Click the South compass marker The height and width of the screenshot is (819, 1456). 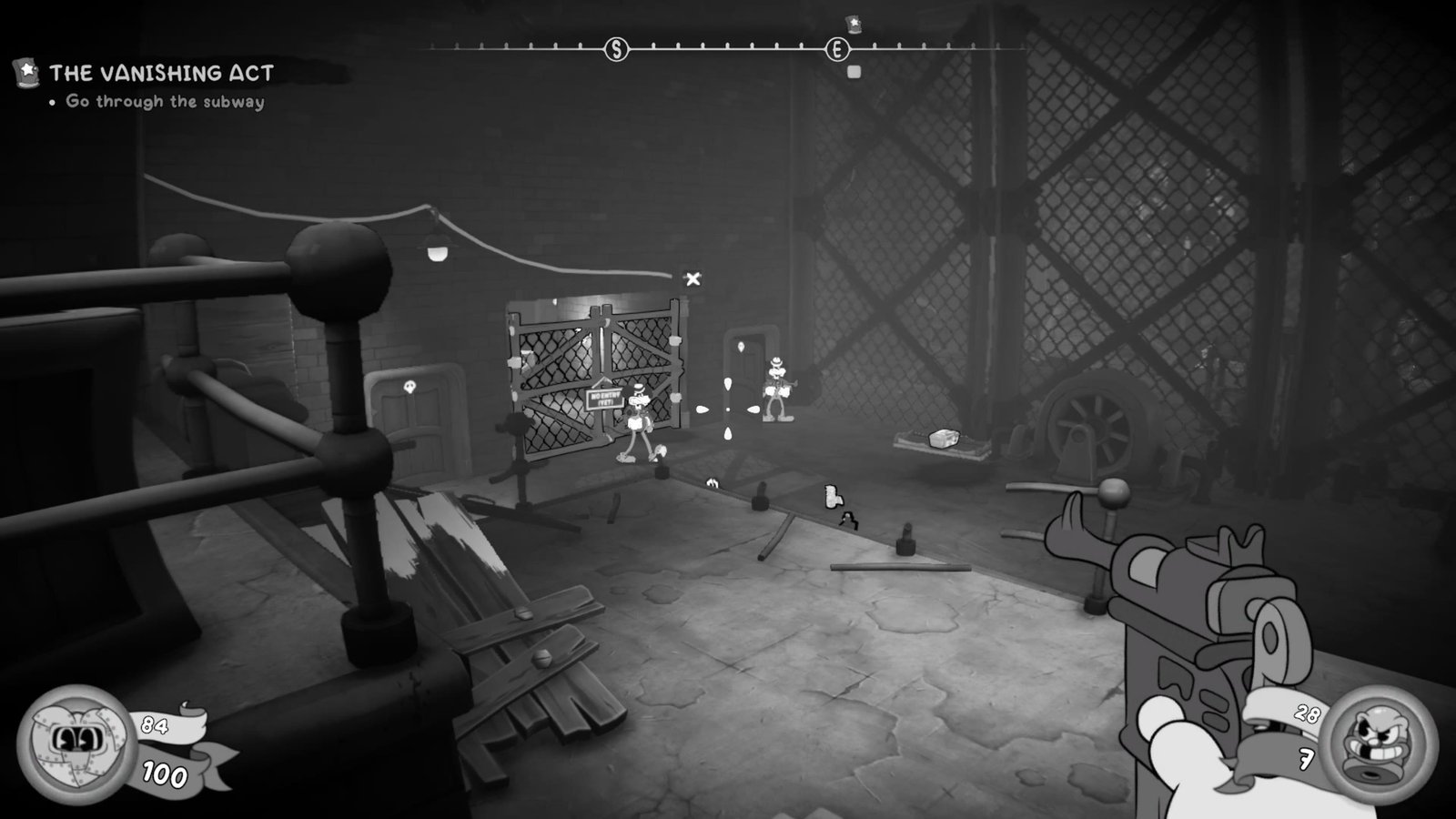click(x=616, y=50)
